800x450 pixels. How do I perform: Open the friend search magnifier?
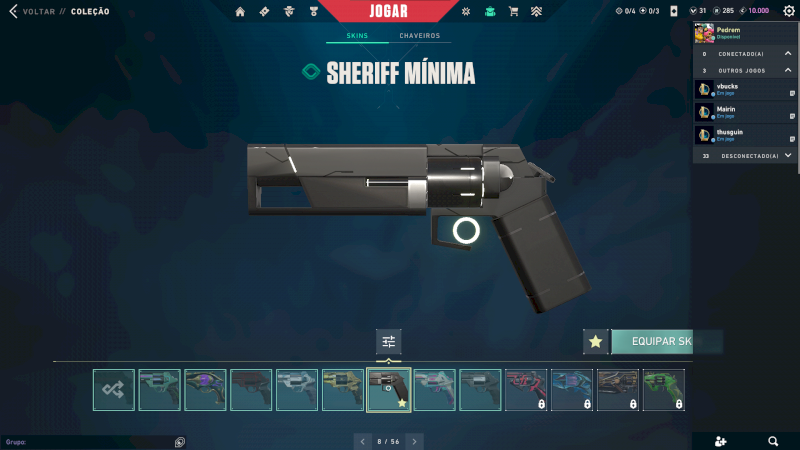click(x=773, y=441)
